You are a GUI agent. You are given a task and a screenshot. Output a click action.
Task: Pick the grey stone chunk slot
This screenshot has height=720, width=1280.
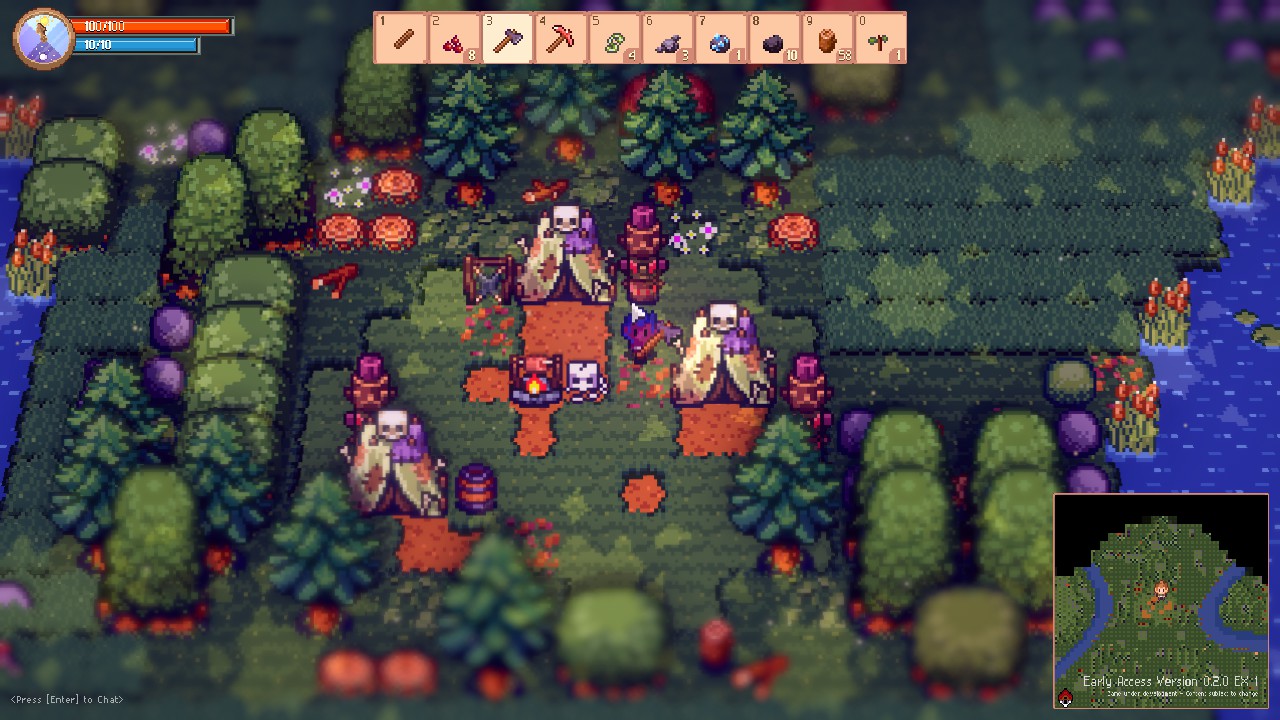(667, 39)
